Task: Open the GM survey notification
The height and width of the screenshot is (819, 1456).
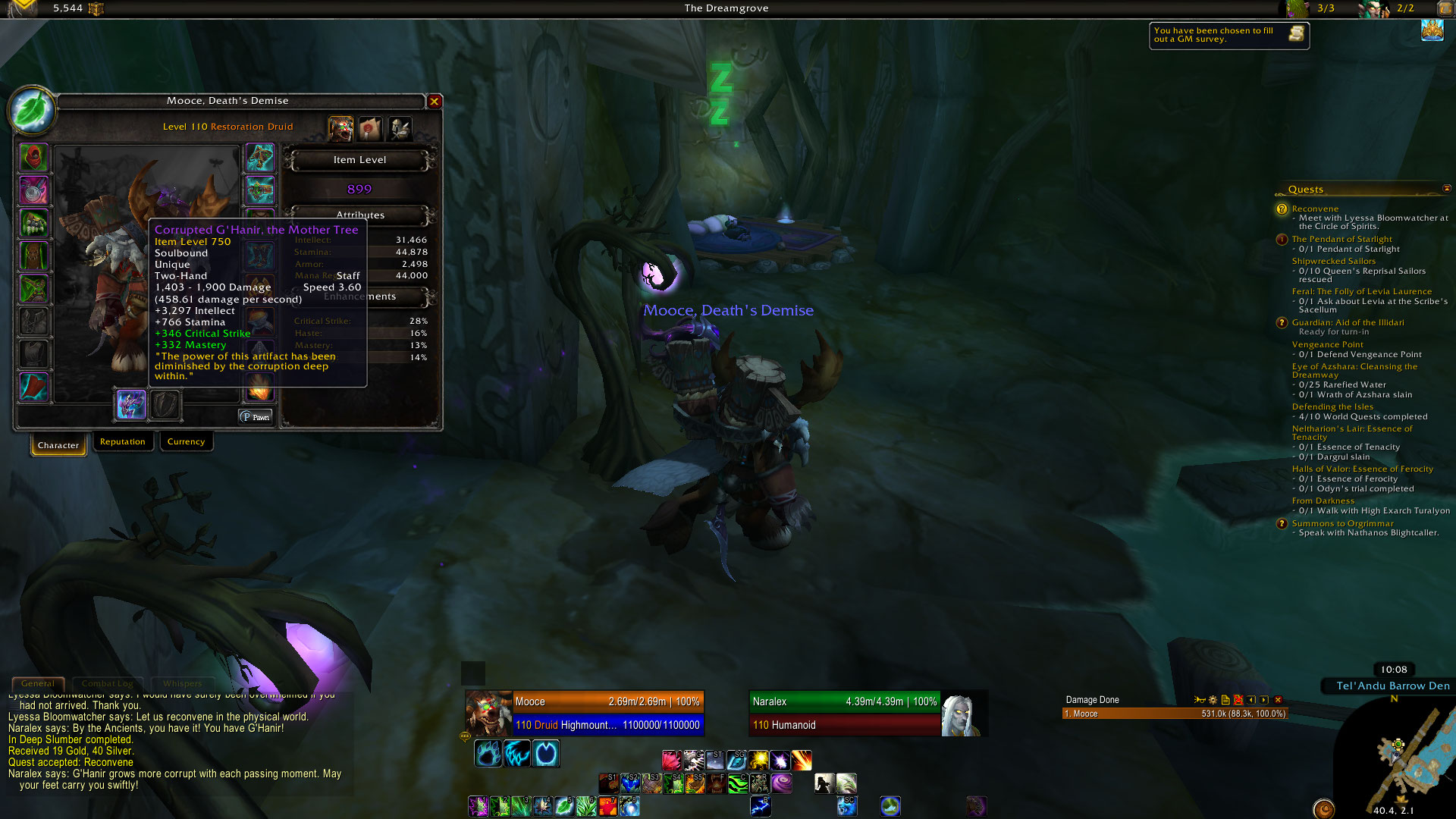Action: 1228,35
